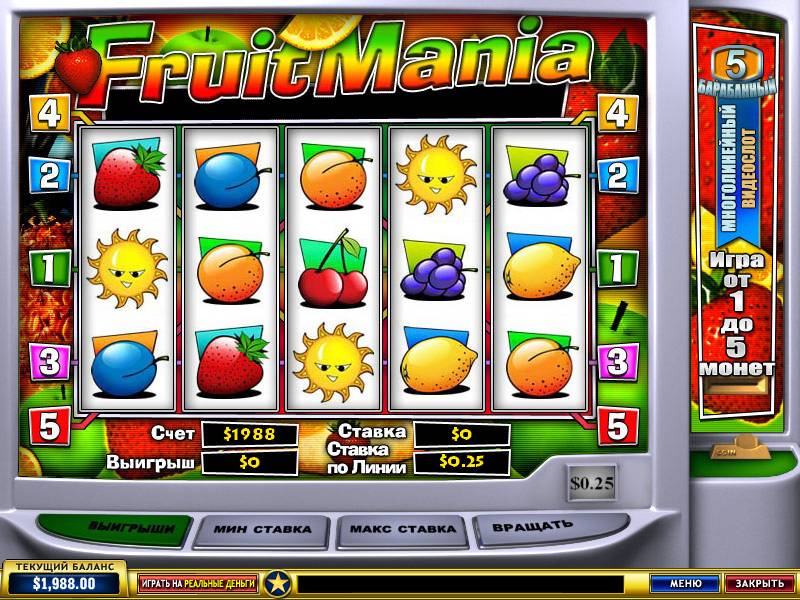The height and width of the screenshot is (600, 800).
Task: Open the МЕНЮ button
Action: point(685,583)
